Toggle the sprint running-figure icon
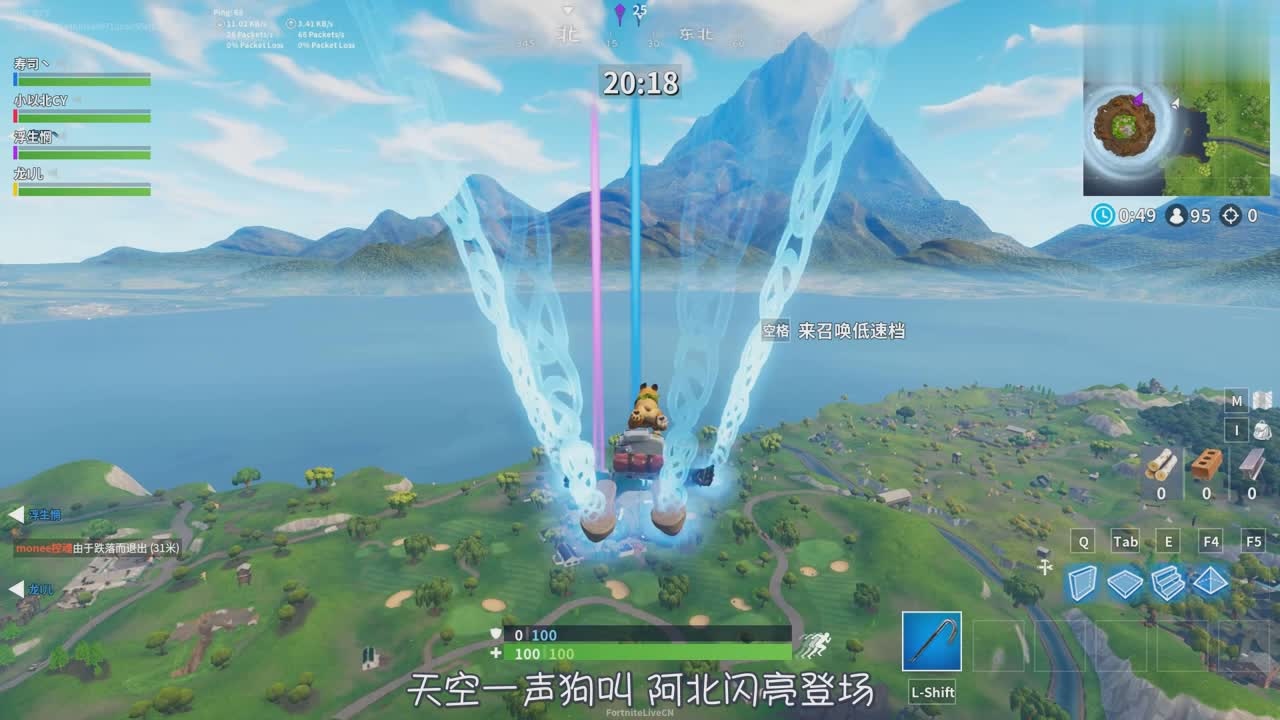This screenshot has width=1280, height=720. pyautogui.click(x=814, y=645)
